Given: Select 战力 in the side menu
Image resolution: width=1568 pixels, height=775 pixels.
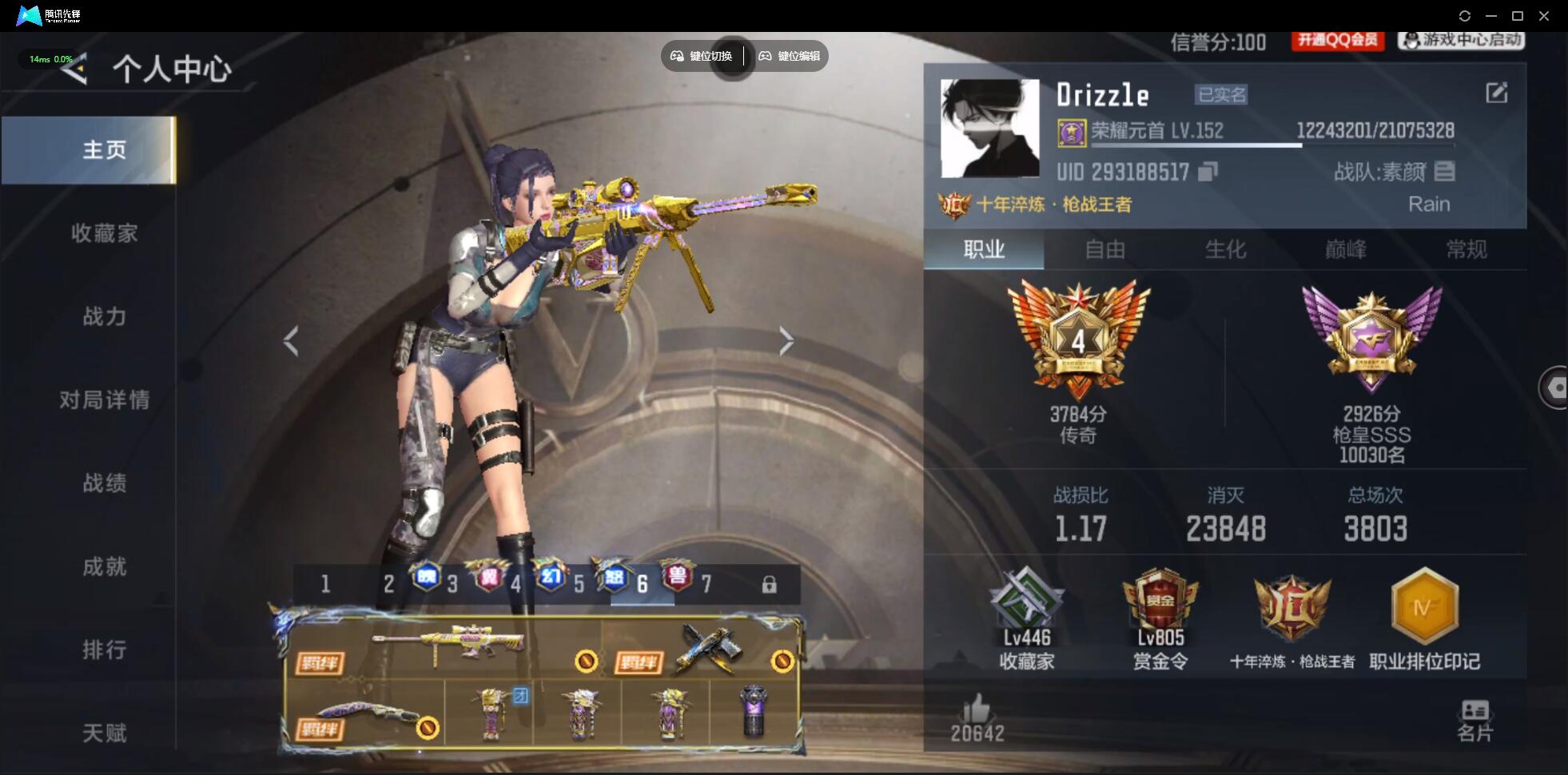Looking at the screenshot, I should coord(104,316).
